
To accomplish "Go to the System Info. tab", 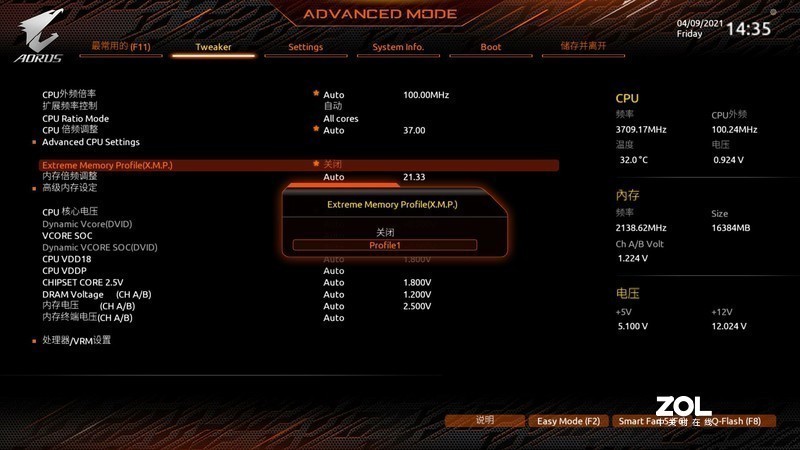I will click(x=398, y=47).
